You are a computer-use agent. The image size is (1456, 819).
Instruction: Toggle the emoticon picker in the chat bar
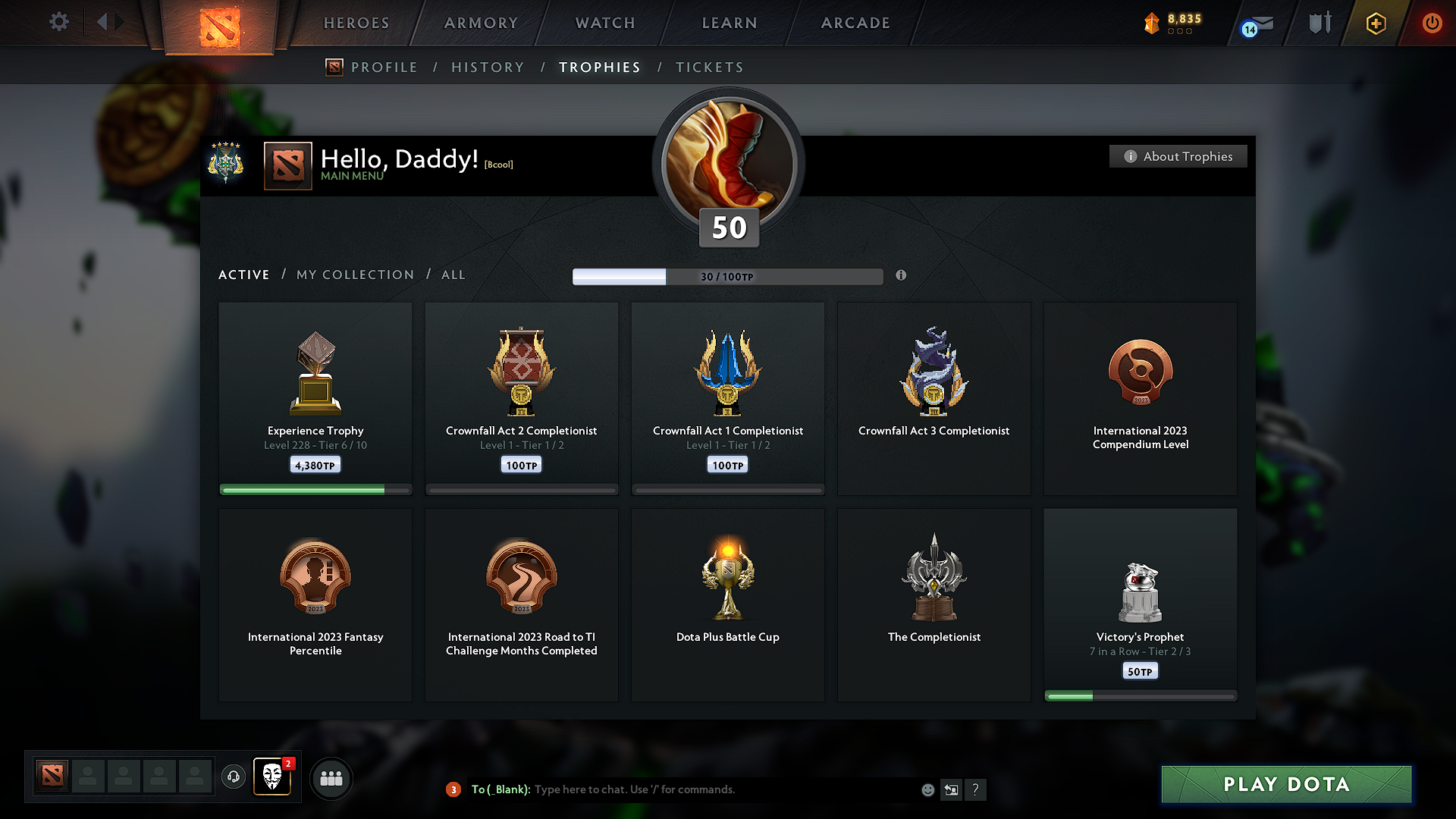click(x=927, y=789)
